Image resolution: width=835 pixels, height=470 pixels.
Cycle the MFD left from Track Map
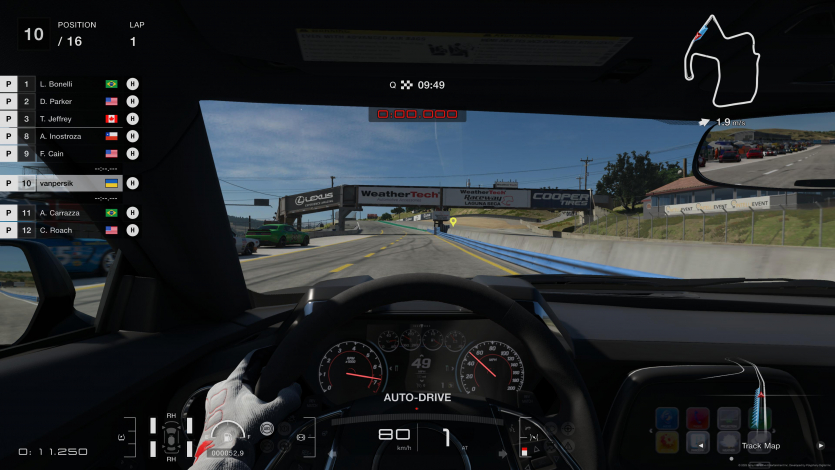click(x=700, y=446)
